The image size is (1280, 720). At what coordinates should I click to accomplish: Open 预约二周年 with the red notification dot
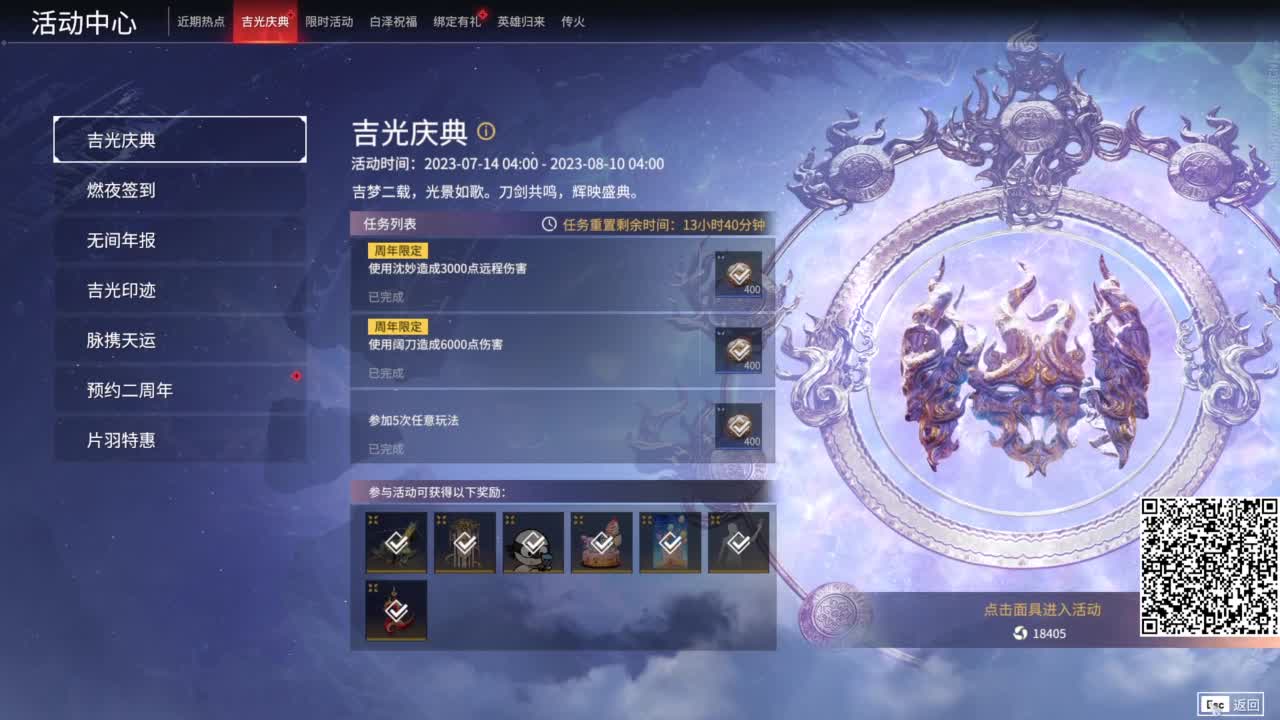click(180, 390)
